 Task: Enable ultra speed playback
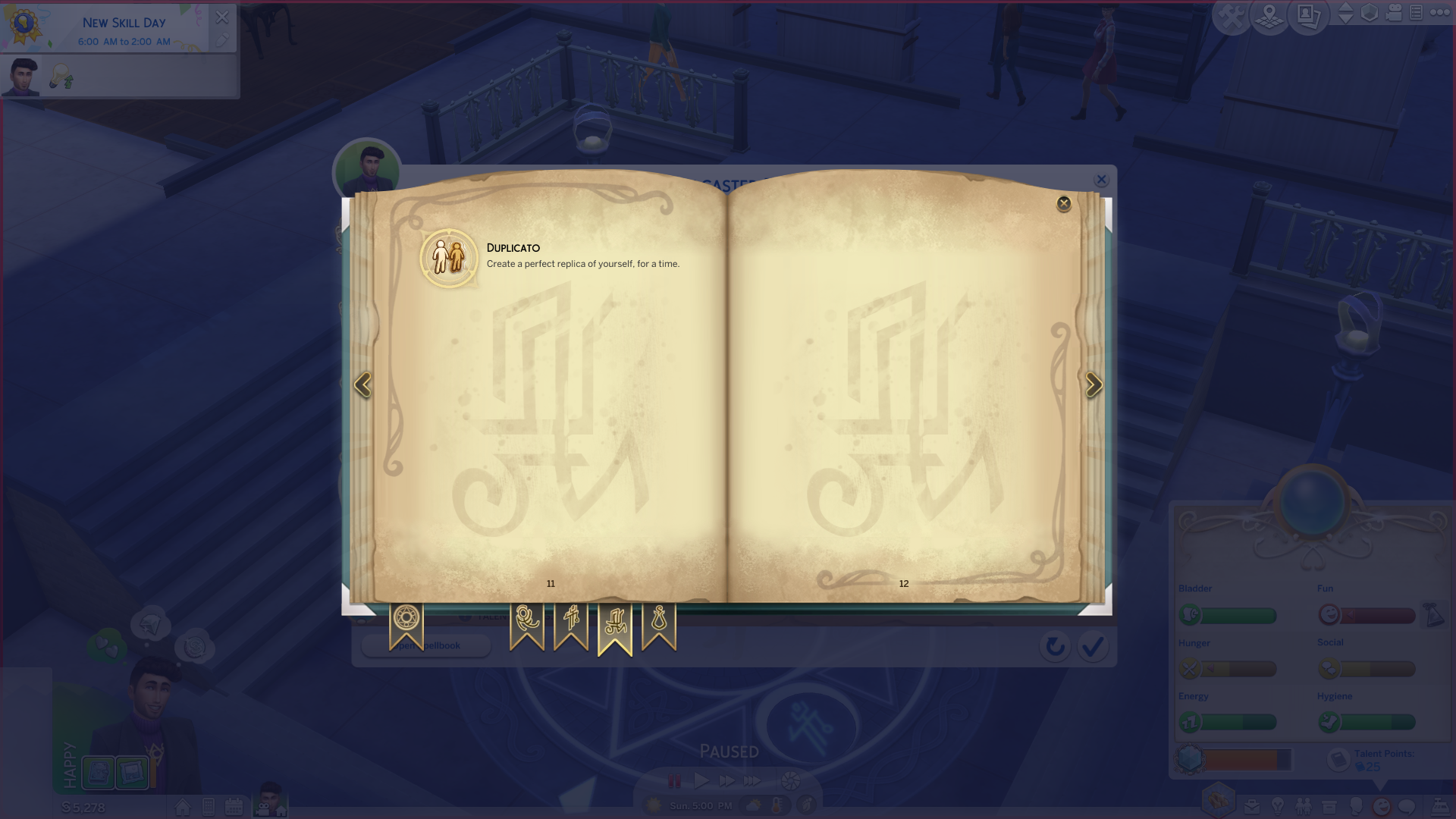(x=754, y=779)
